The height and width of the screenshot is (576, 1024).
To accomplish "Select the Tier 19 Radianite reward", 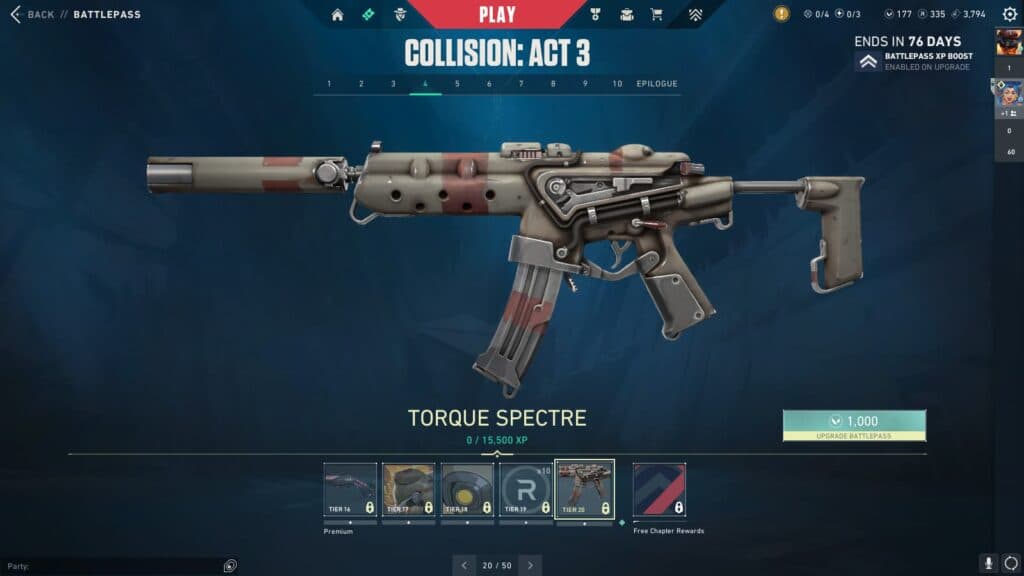I will [x=525, y=489].
